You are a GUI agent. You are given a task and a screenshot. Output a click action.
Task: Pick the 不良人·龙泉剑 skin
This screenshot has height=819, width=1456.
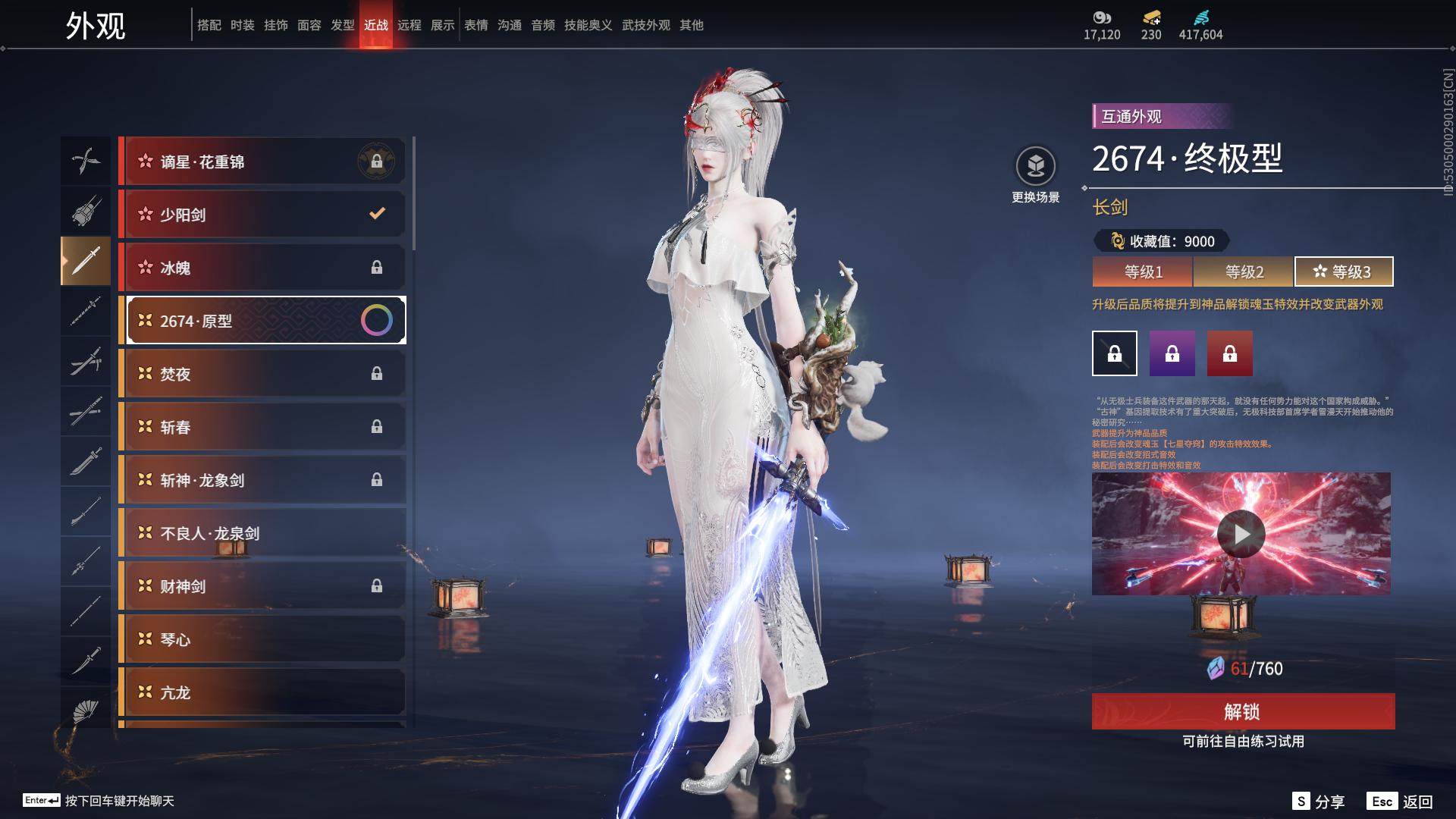[262, 533]
